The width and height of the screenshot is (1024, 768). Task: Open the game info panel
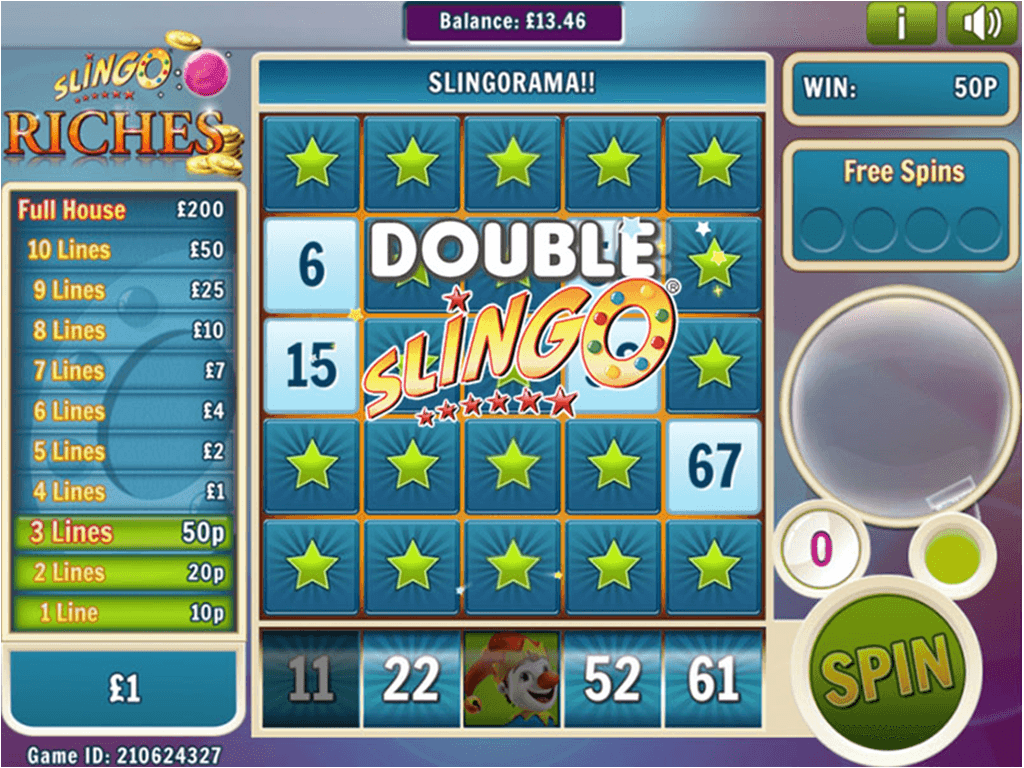tap(901, 23)
